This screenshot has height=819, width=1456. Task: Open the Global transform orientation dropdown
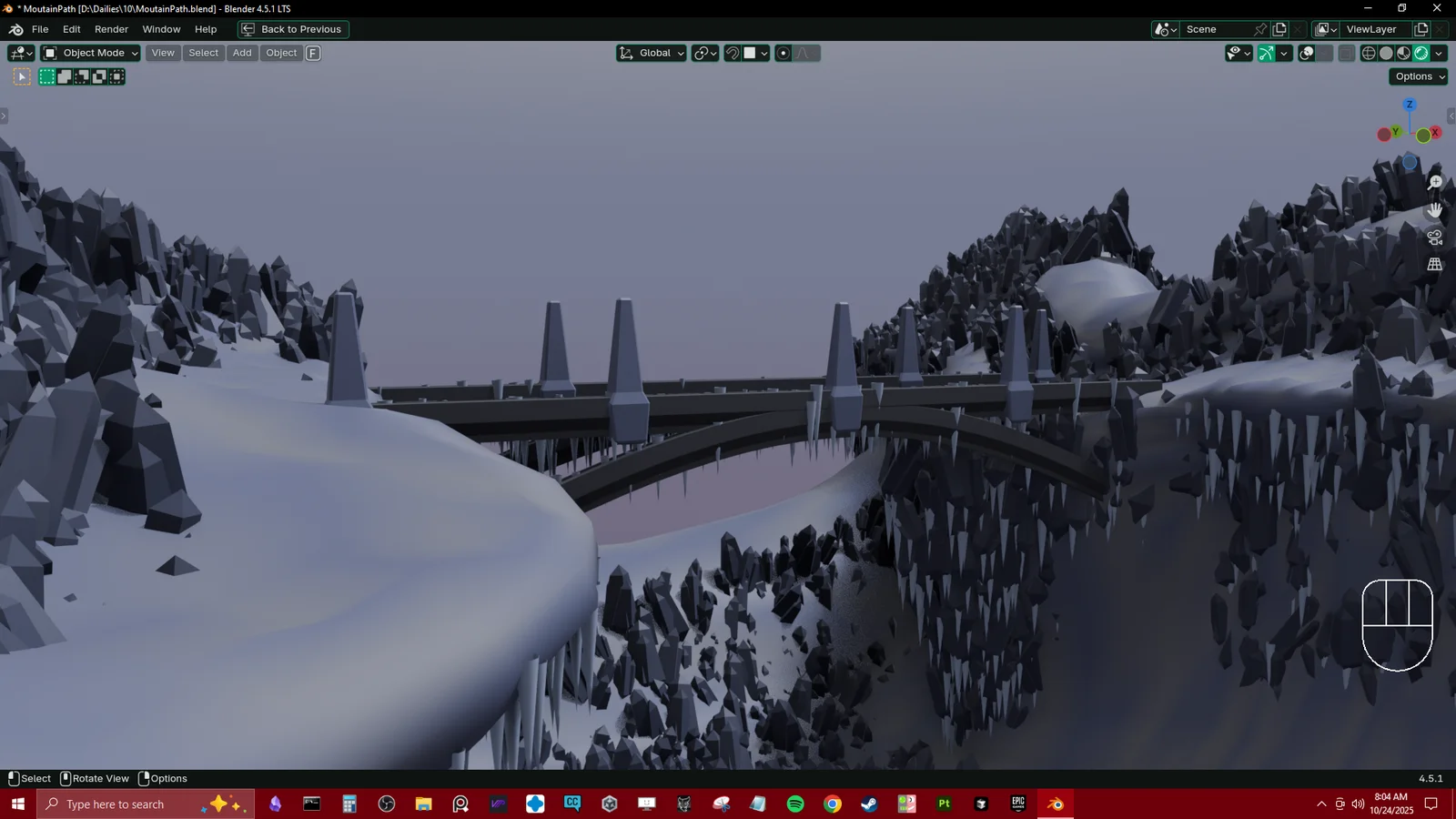click(651, 53)
